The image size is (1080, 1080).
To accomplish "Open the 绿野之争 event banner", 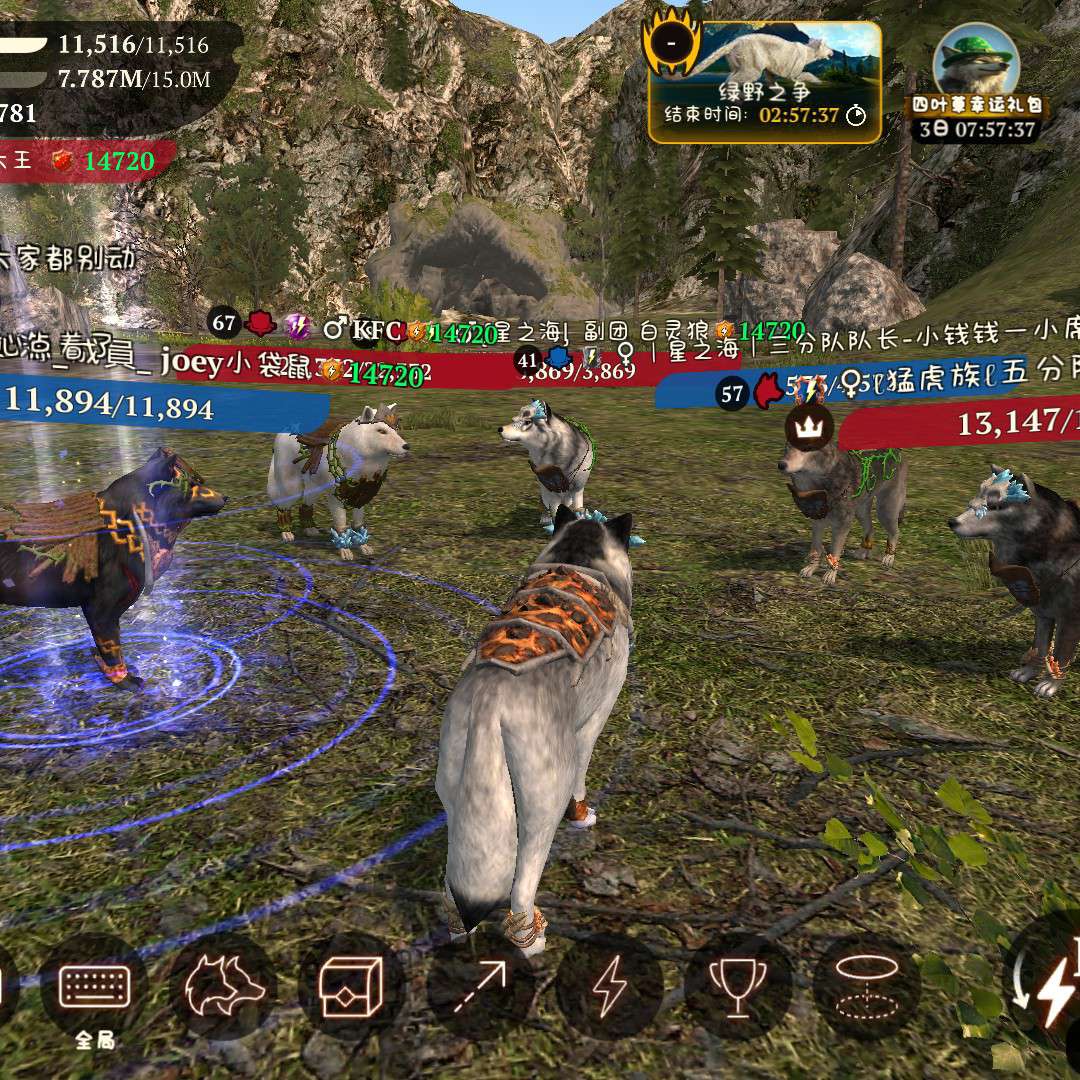I will (x=765, y=82).
